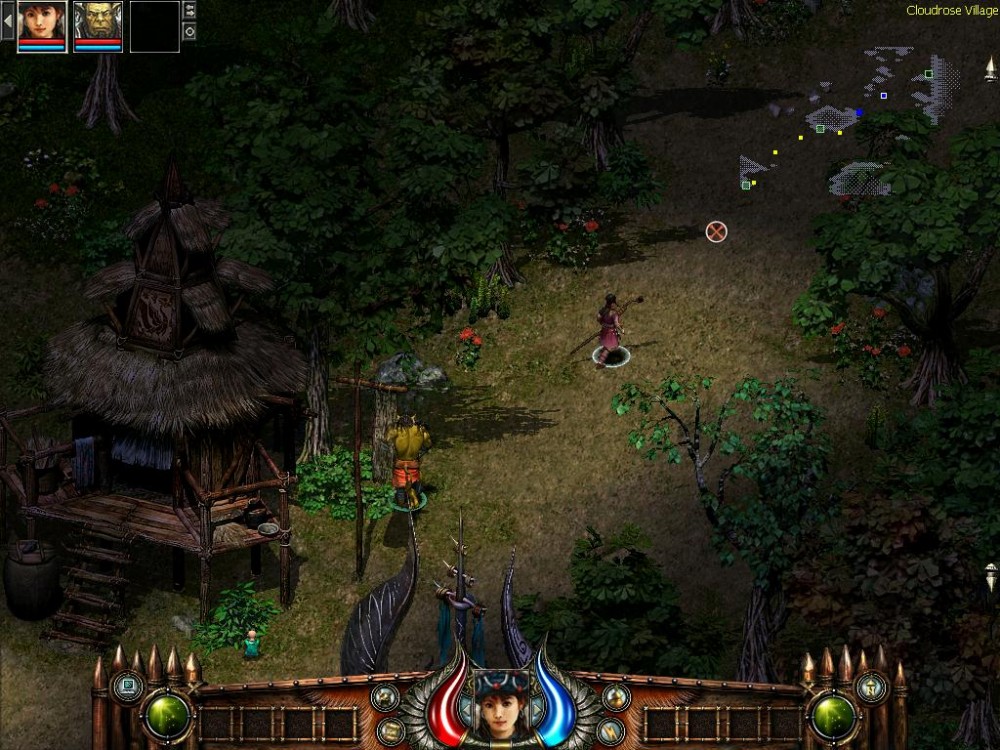Click the round button left of the red health vial
1000x750 pixels.
click(x=385, y=697)
